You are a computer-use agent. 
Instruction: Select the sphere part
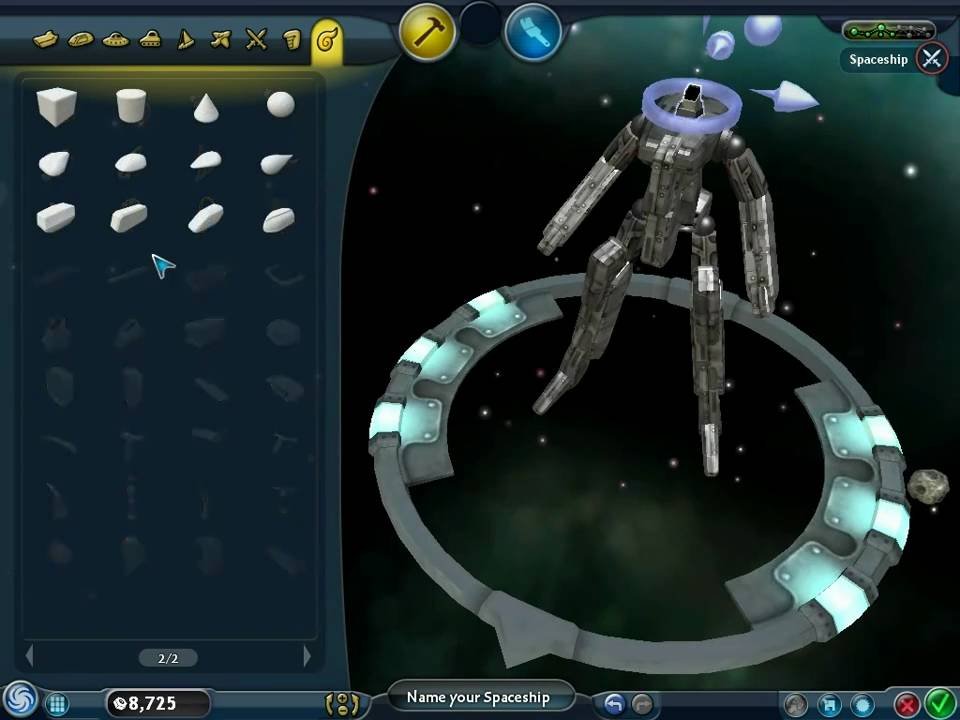pos(280,105)
